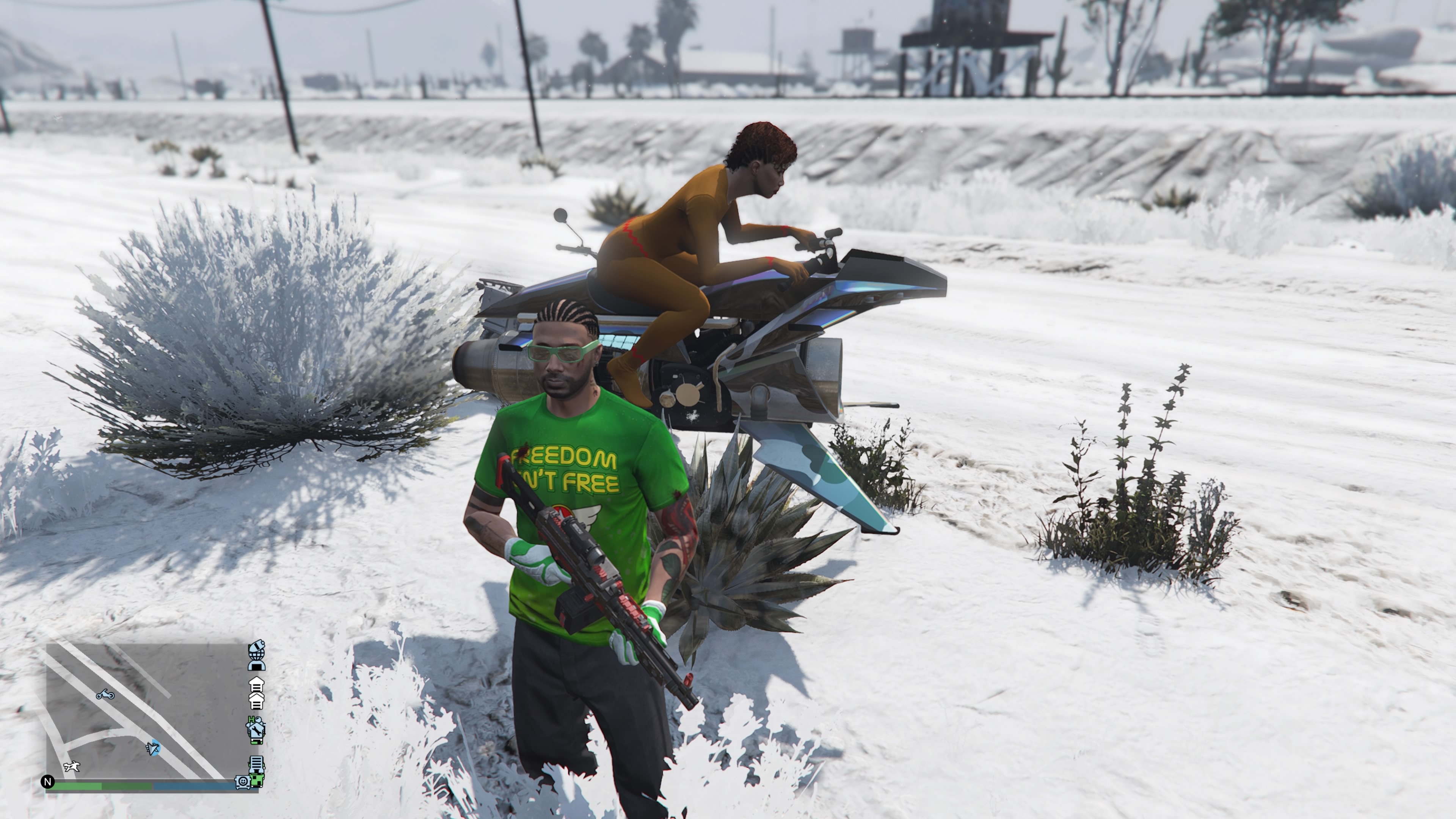Click the jet player blip on minimap
Viewport: 1456px width, 819px height.
tap(152, 748)
